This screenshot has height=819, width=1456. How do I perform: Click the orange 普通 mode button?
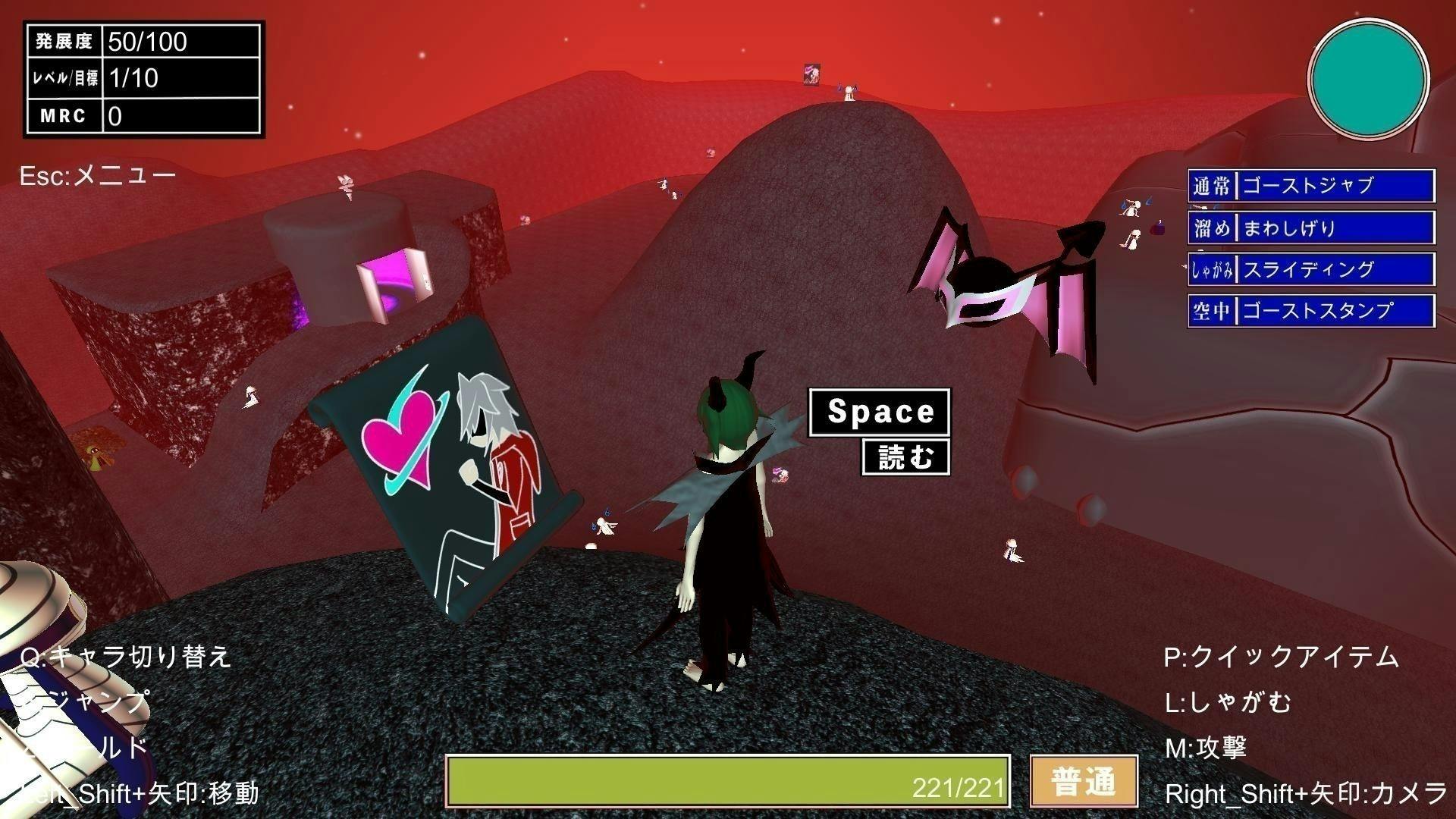point(1084,781)
